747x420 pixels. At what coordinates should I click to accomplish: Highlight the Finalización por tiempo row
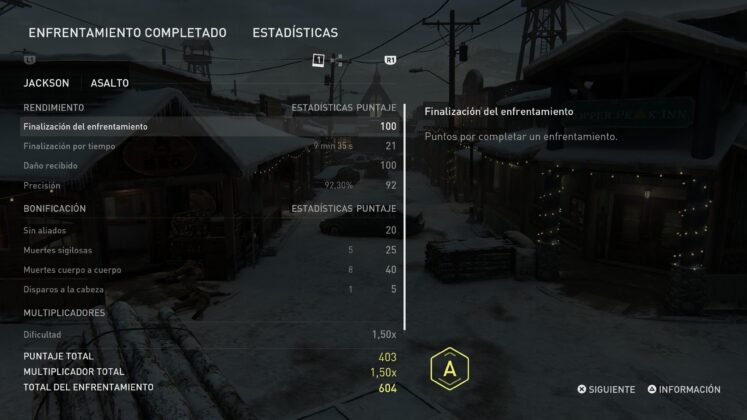coord(209,146)
